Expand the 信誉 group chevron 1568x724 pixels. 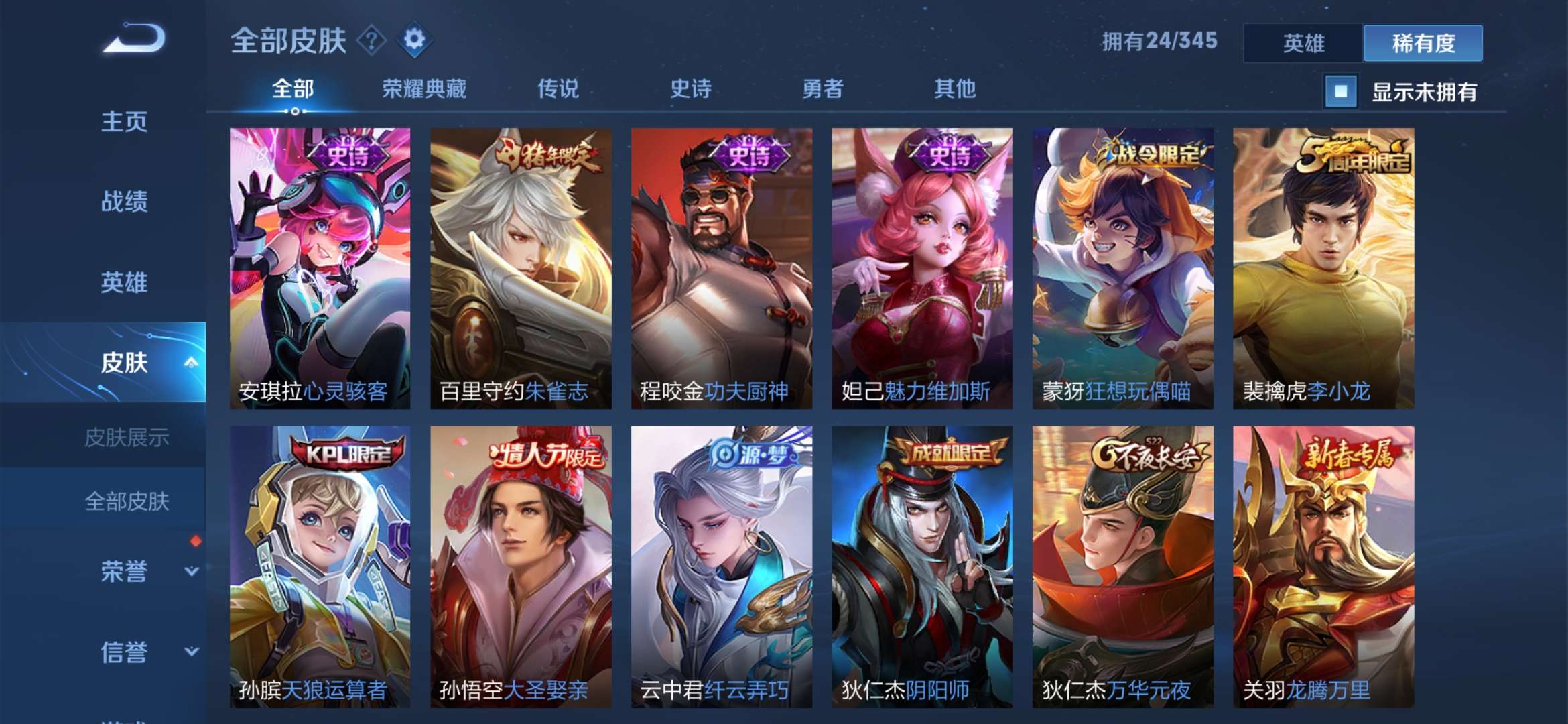tap(190, 652)
